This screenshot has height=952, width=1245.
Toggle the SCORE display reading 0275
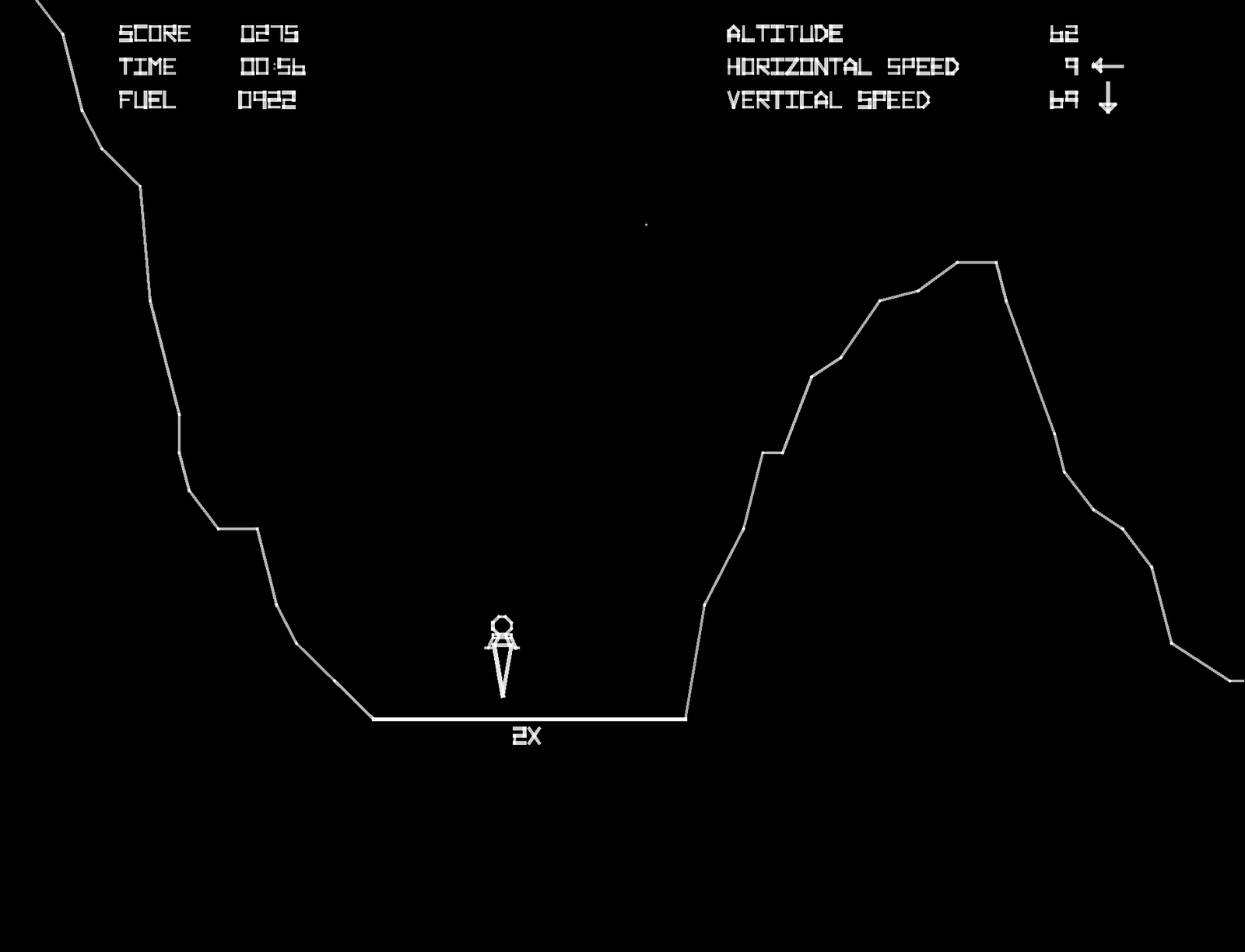(268, 34)
